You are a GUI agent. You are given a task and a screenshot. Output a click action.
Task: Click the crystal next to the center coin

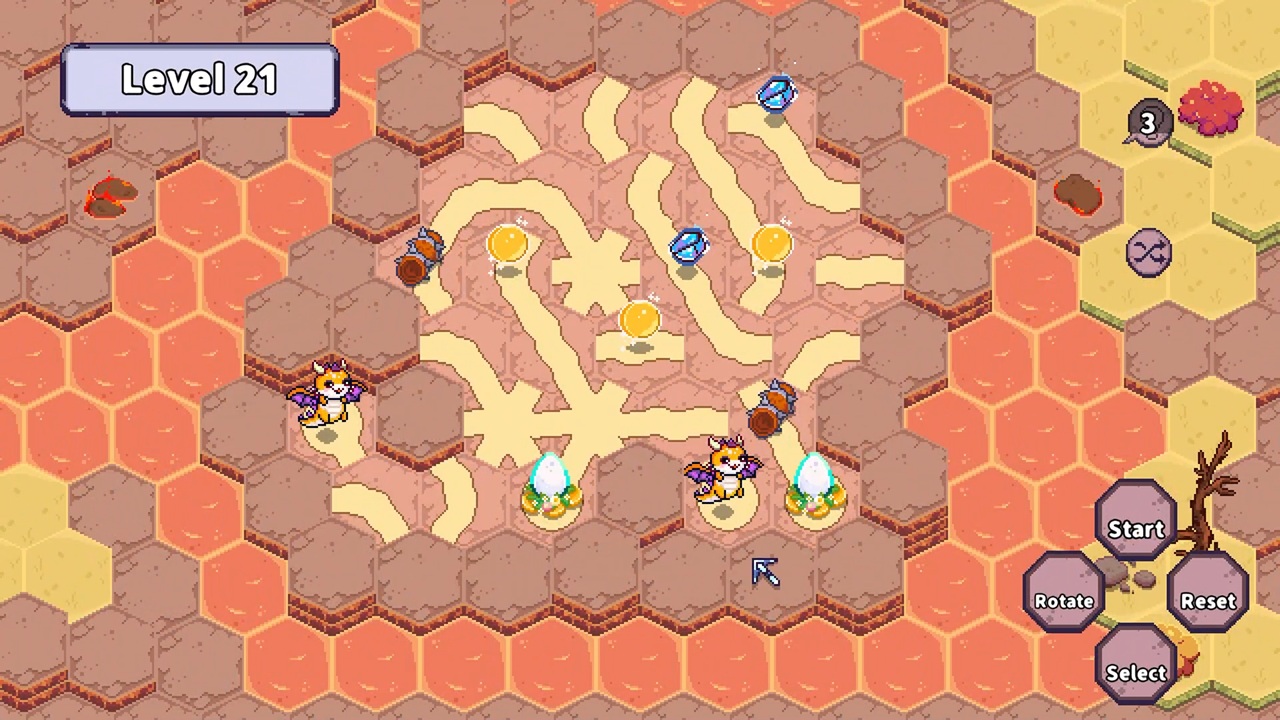pos(690,245)
